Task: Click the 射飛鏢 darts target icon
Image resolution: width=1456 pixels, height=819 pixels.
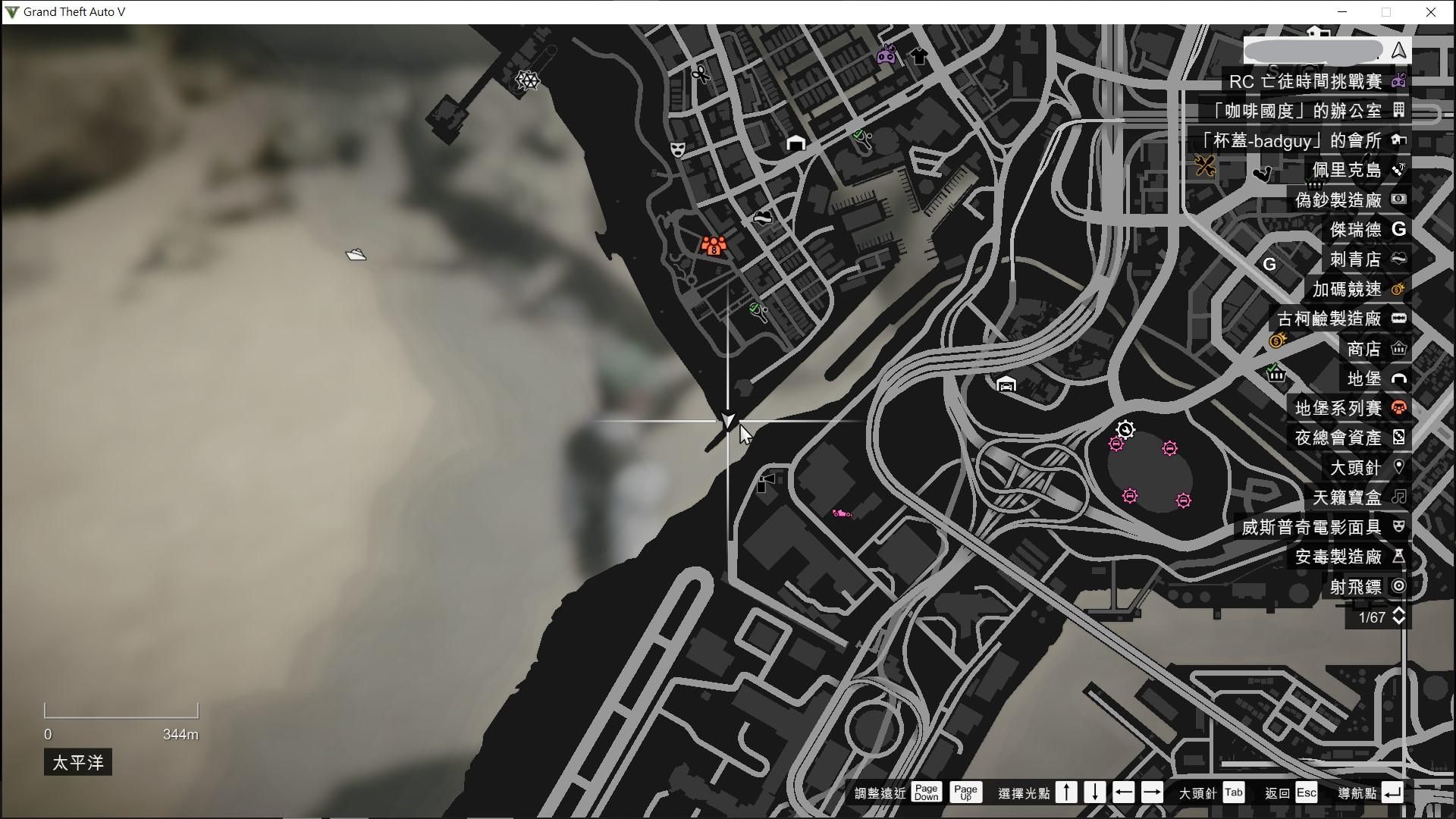Action: point(1399,585)
